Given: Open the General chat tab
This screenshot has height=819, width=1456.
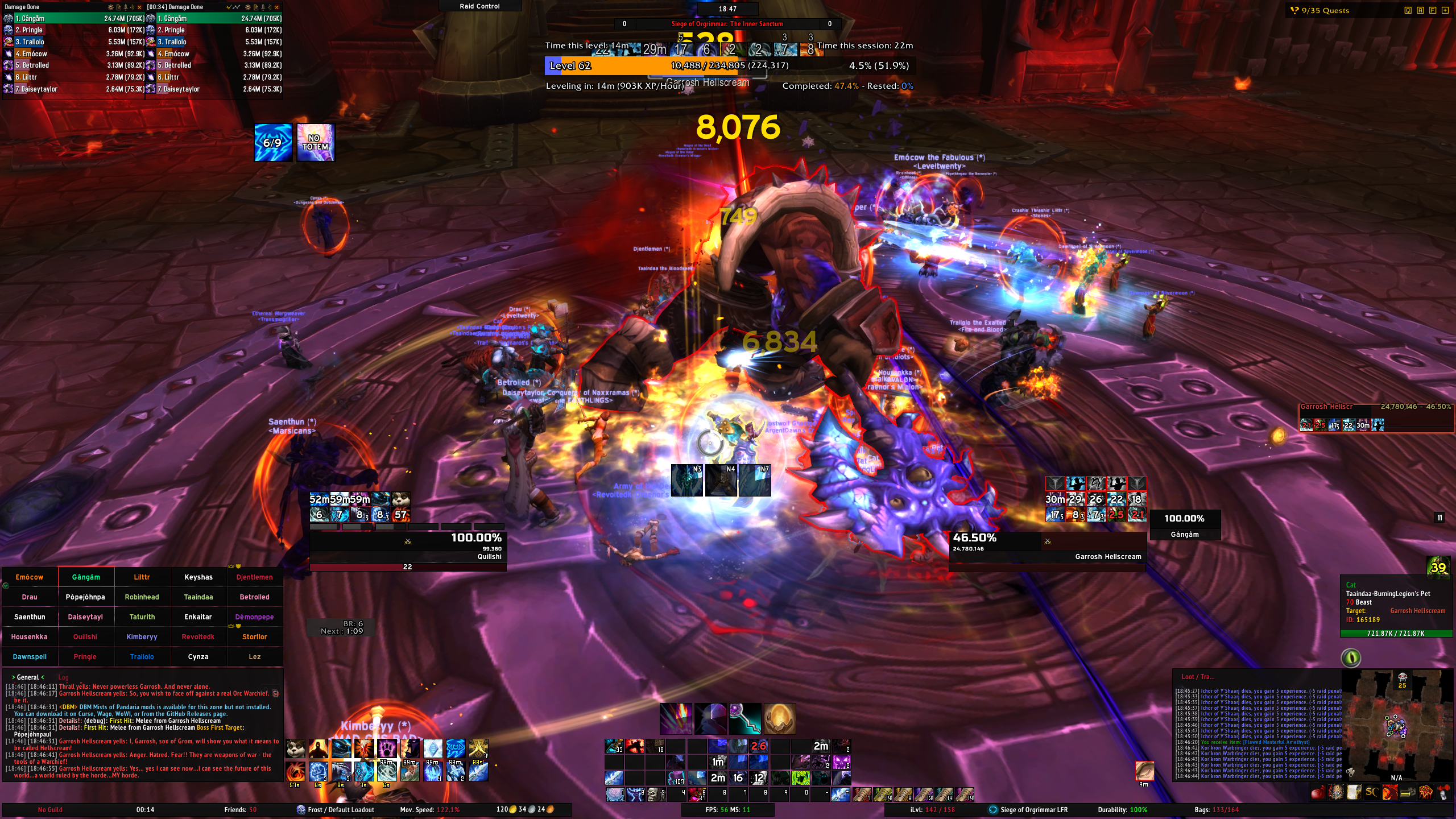Looking at the screenshot, I should pyautogui.click(x=28, y=677).
